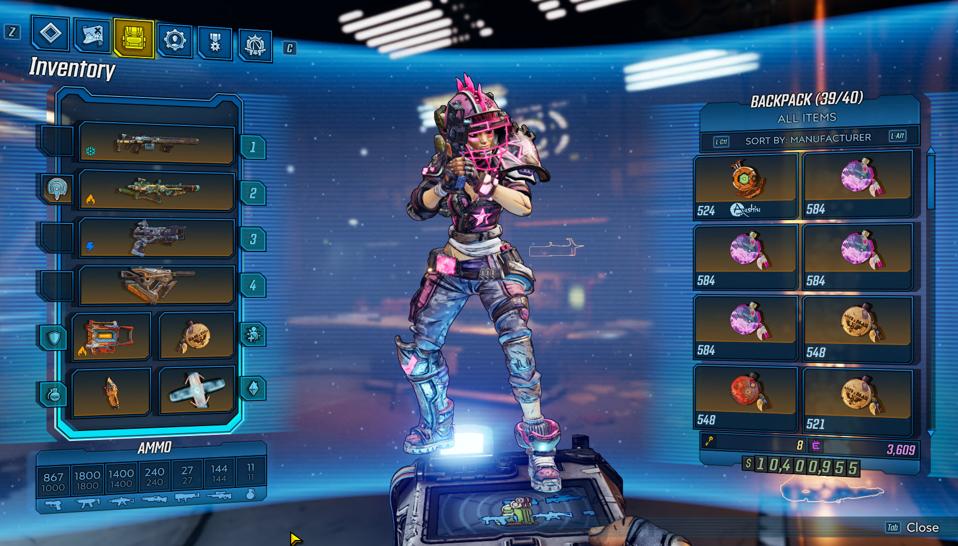Select the orange Anshin item scored 524

pos(746,183)
